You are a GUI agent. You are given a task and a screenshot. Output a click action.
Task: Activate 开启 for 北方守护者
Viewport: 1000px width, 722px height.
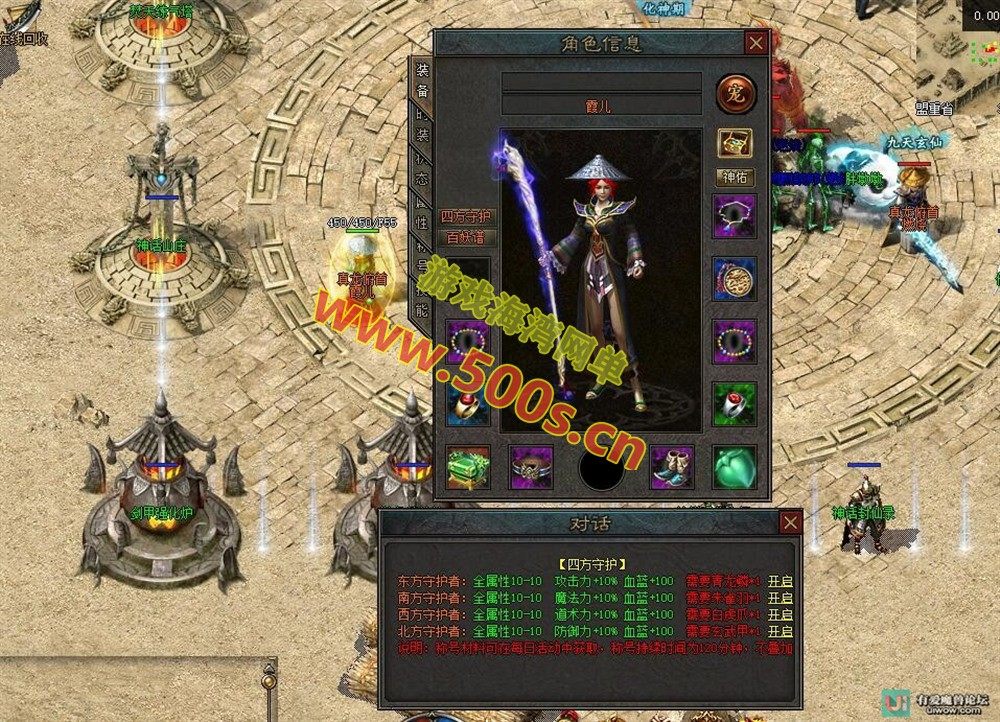(780, 631)
